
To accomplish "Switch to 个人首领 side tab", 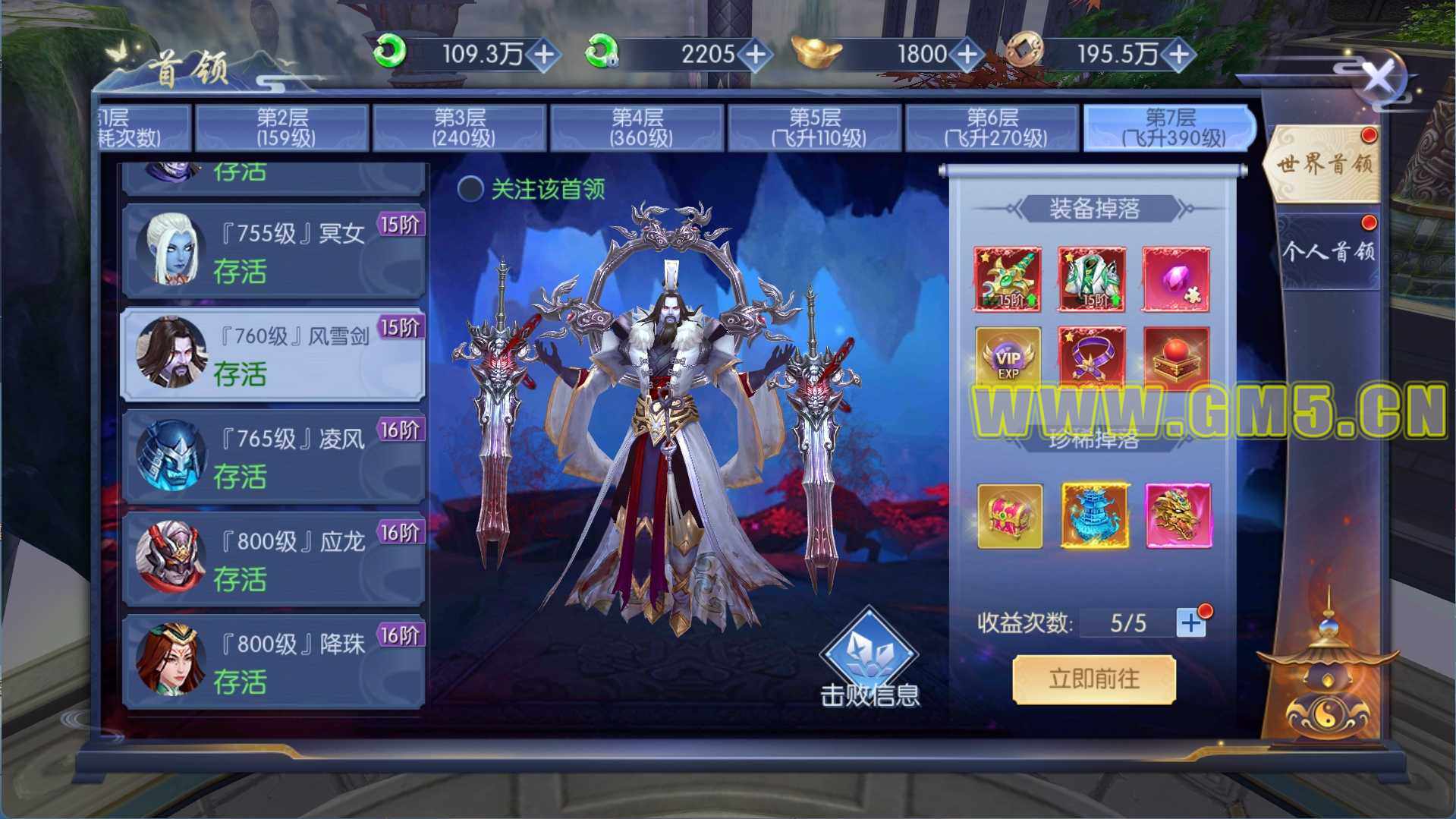I will [x=1328, y=251].
